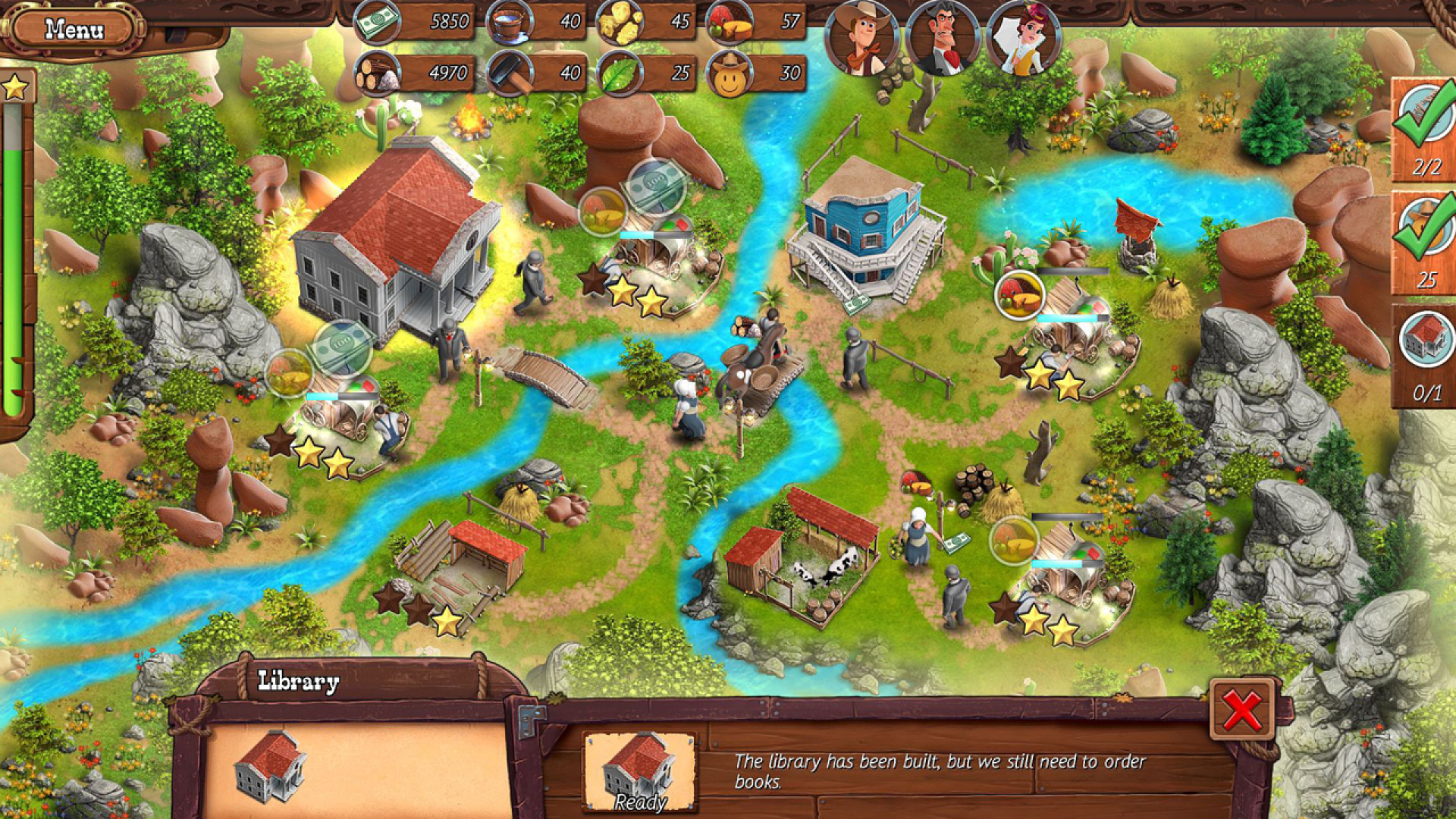Image resolution: width=1456 pixels, height=819 pixels.
Task: Select the mustached gentleman portrait
Action: point(943,39)
